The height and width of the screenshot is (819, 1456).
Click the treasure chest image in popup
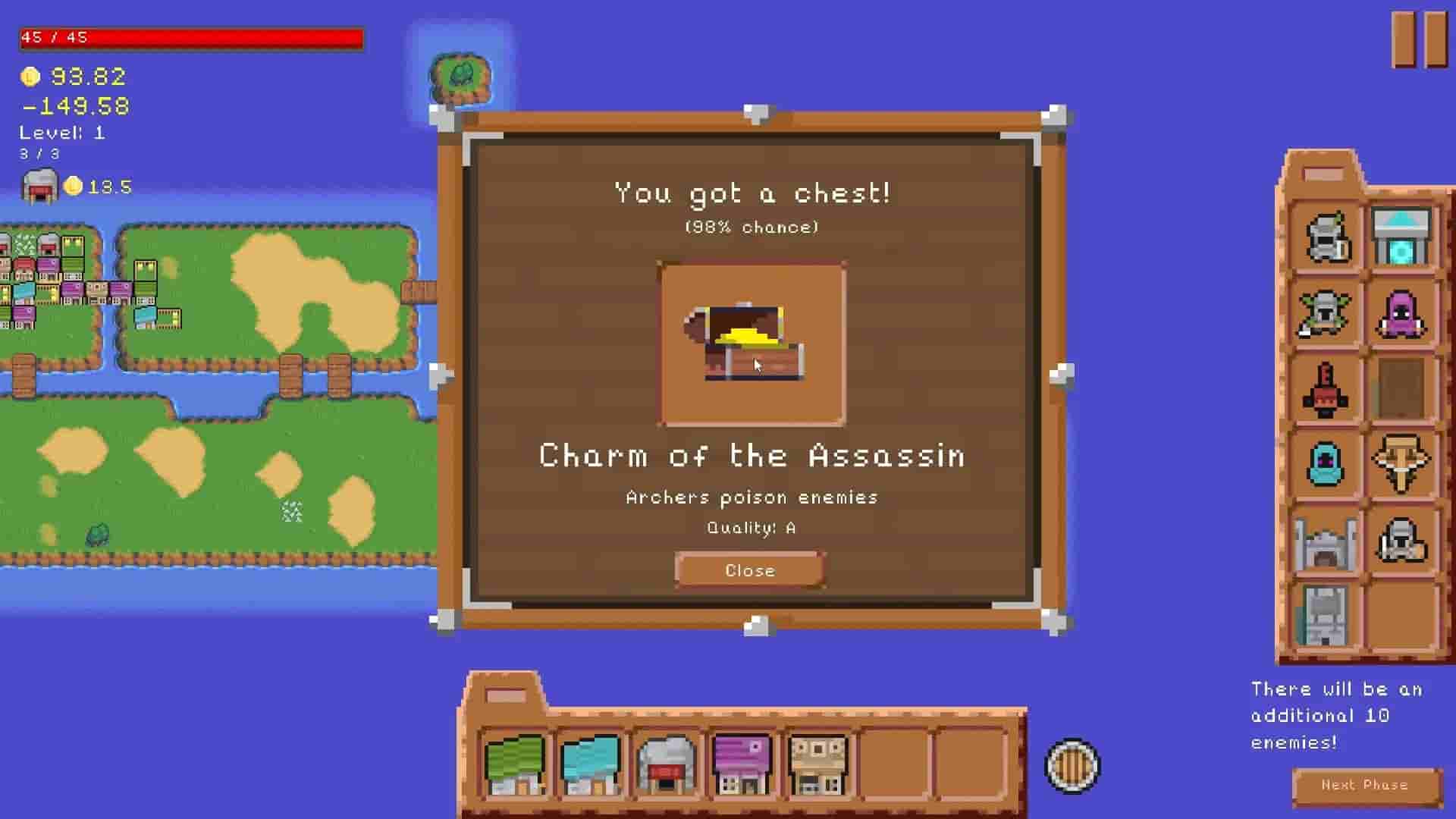click(x=751, y=343)
